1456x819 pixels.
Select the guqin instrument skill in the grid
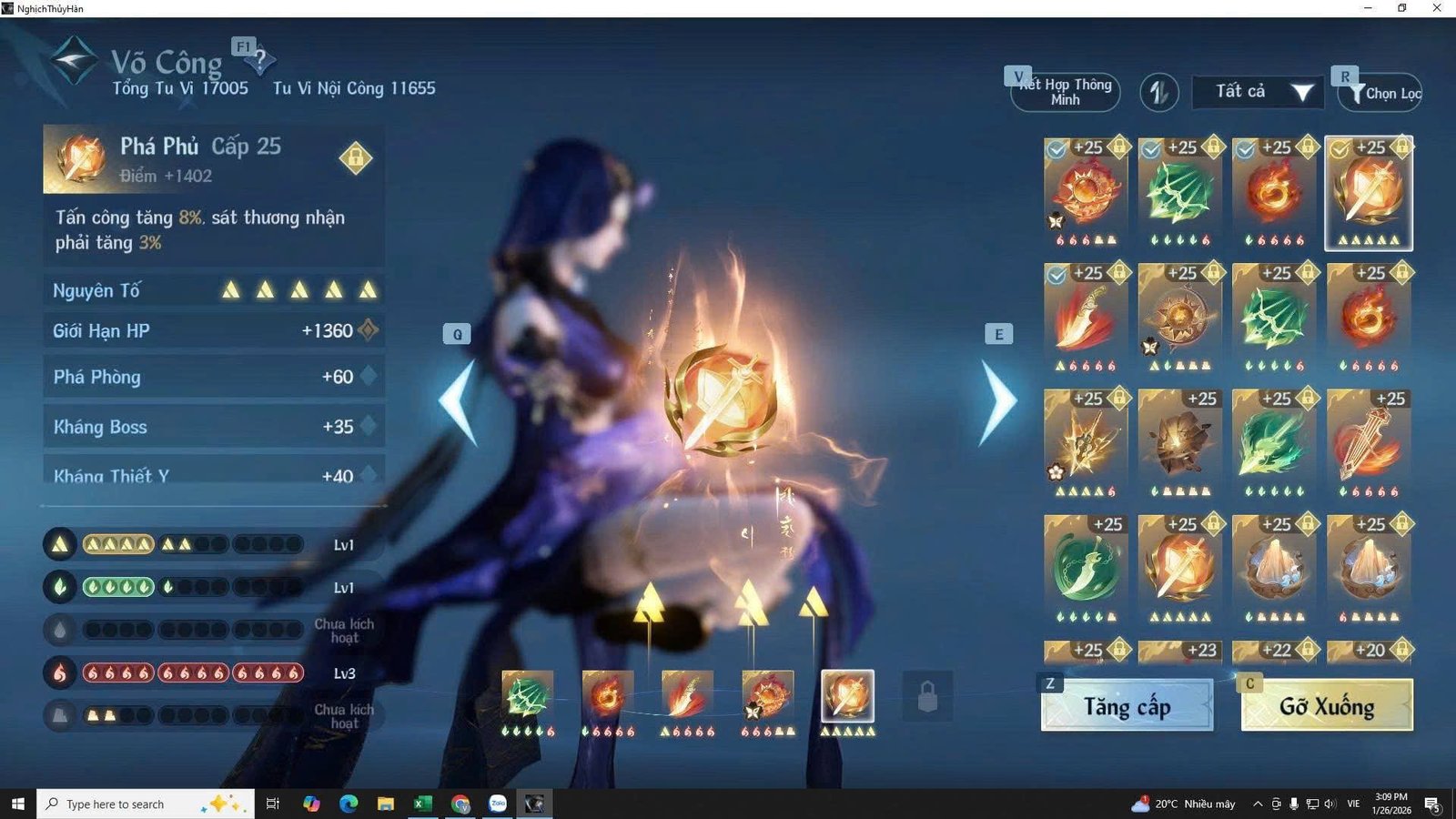click(1370, 443)
